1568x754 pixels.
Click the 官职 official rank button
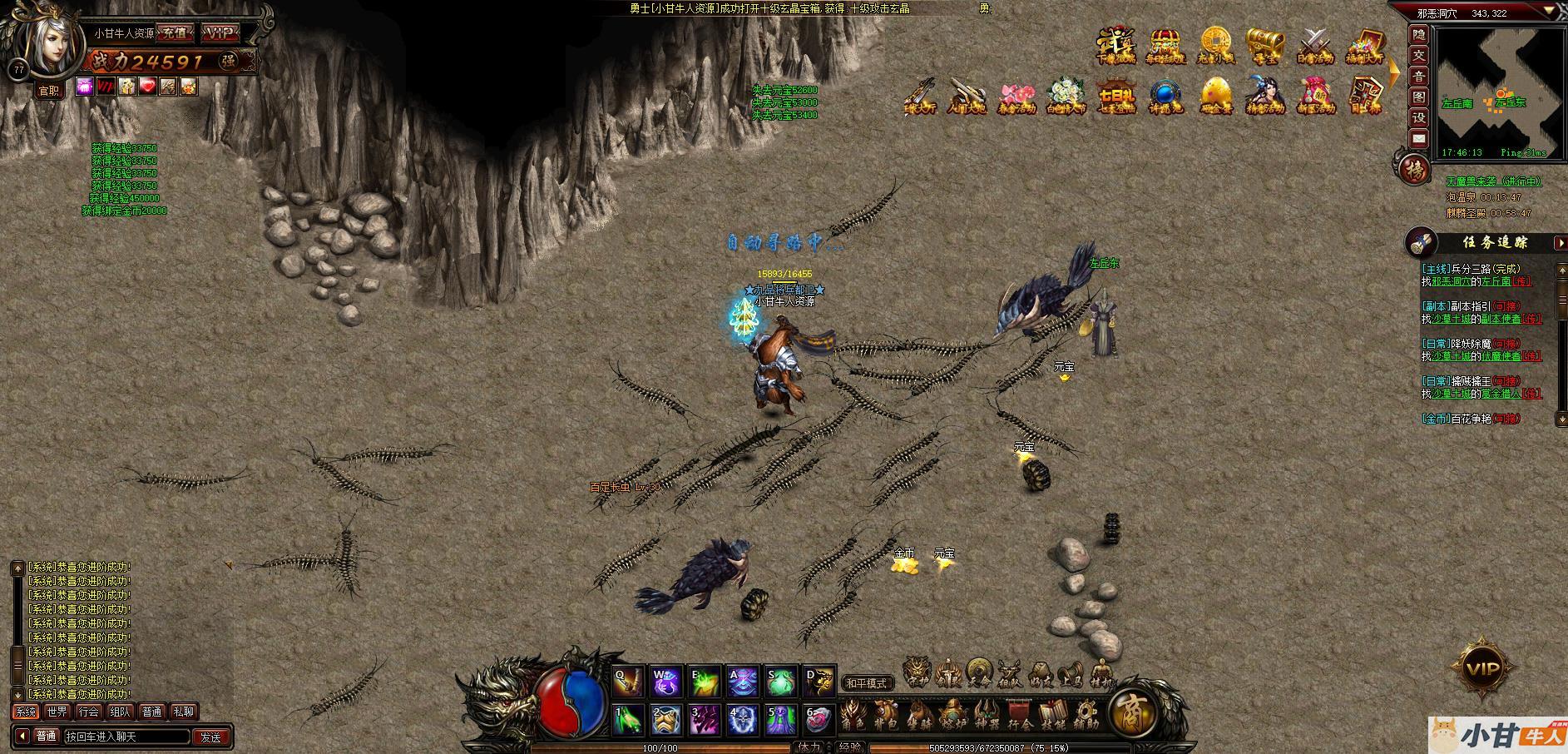(x=49, y=91)
